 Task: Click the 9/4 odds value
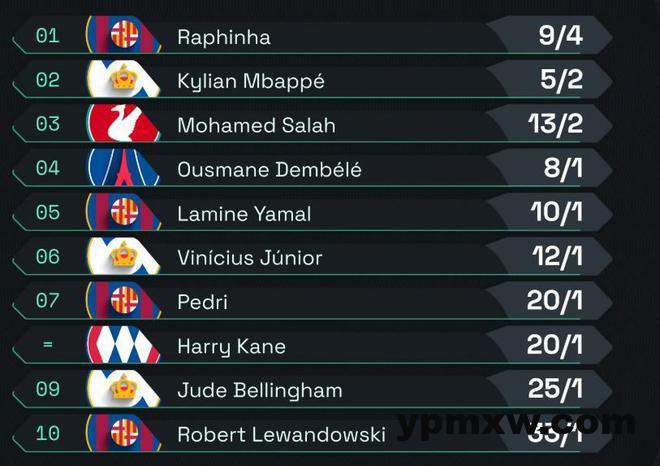click(x=560, y=38)
